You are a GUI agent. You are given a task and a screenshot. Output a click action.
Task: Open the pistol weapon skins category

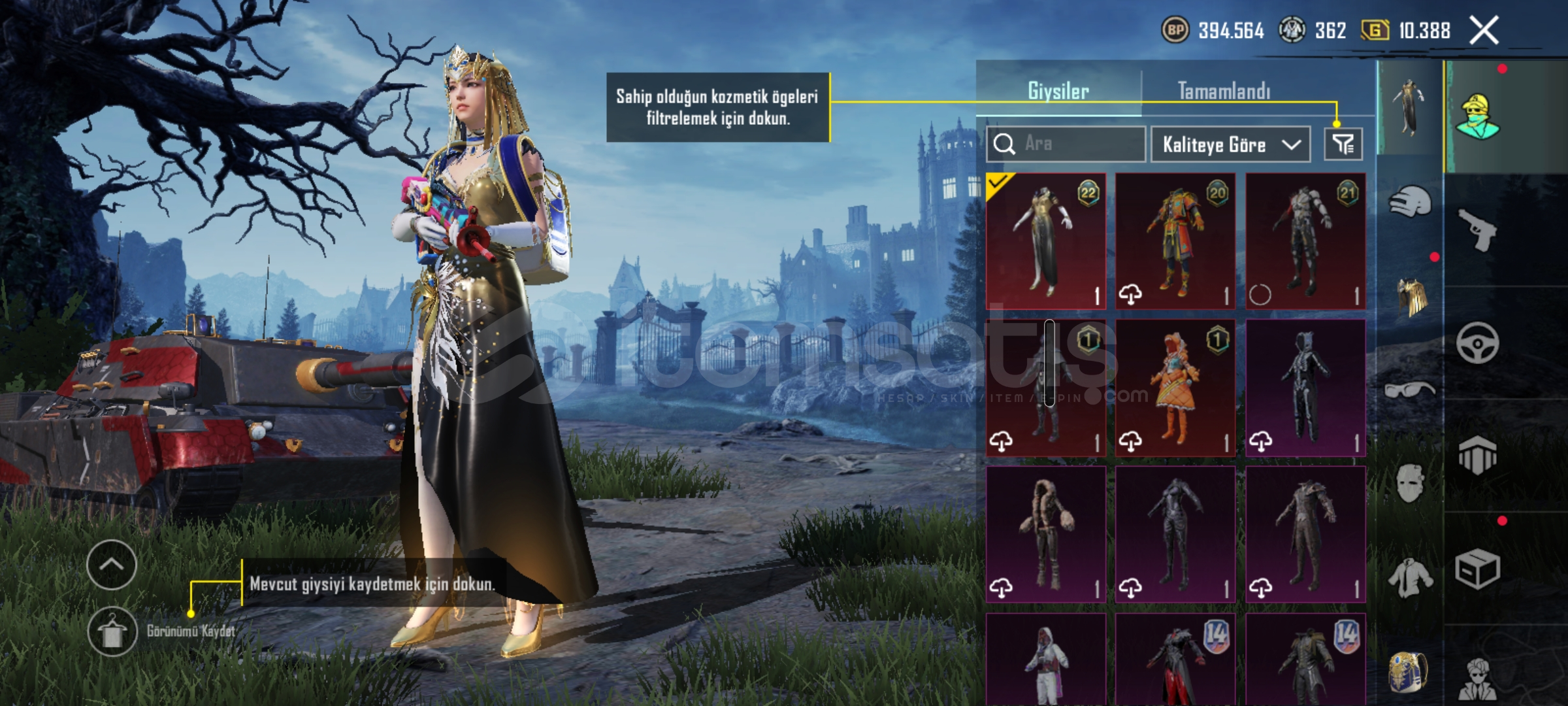(1478, 229)
